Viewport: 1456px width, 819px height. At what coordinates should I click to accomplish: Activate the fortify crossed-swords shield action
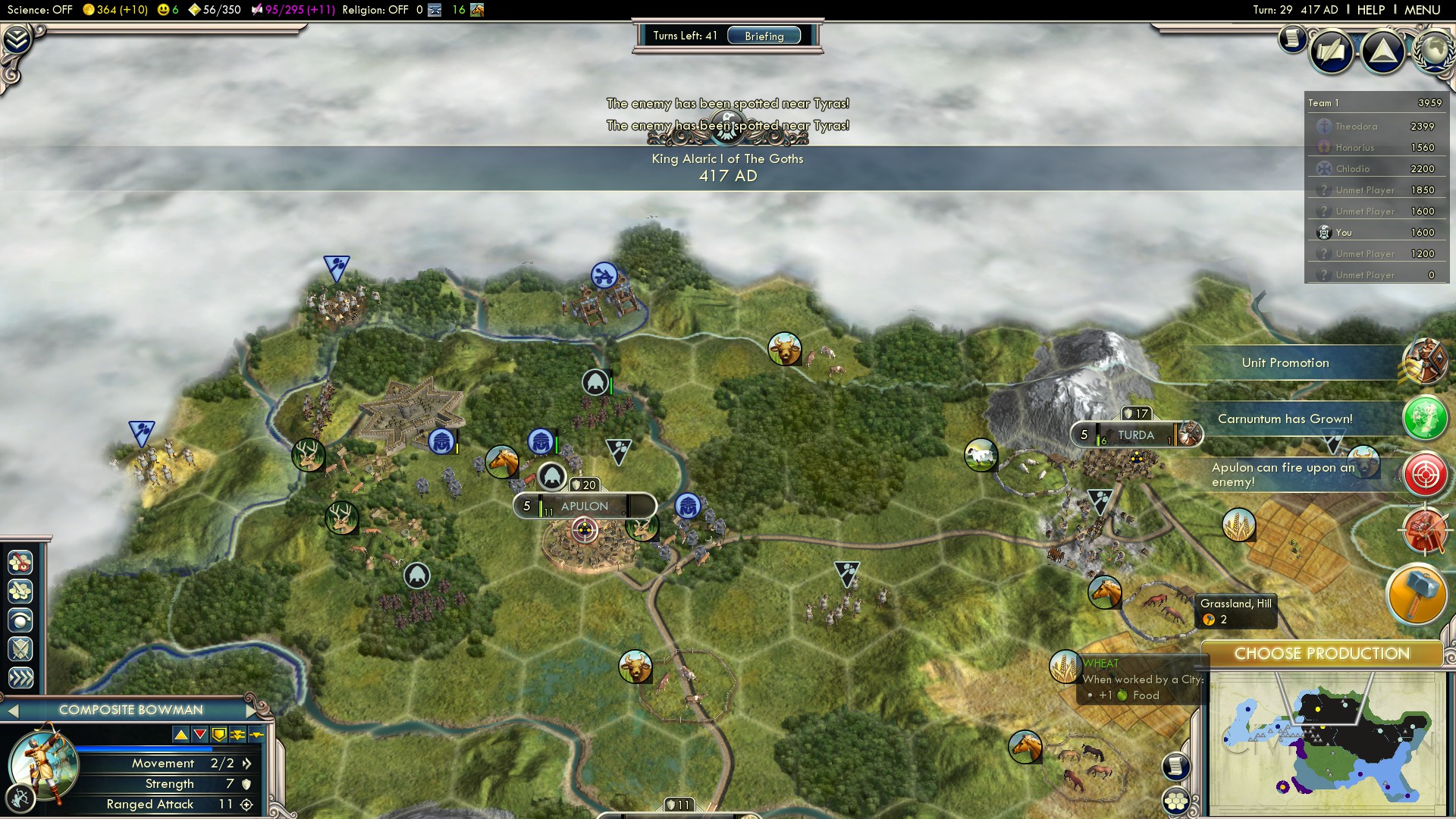(x=20, y=649)
